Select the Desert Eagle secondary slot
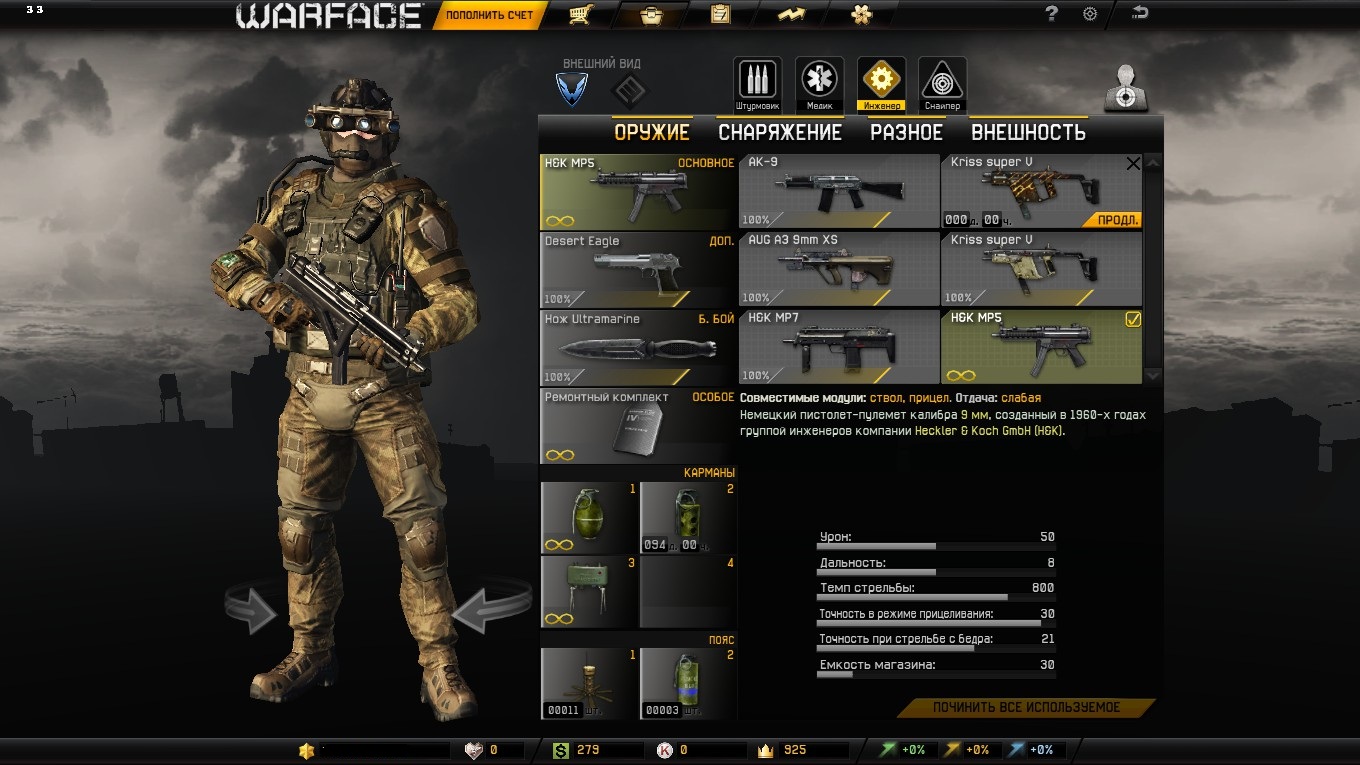 (638, 268)
